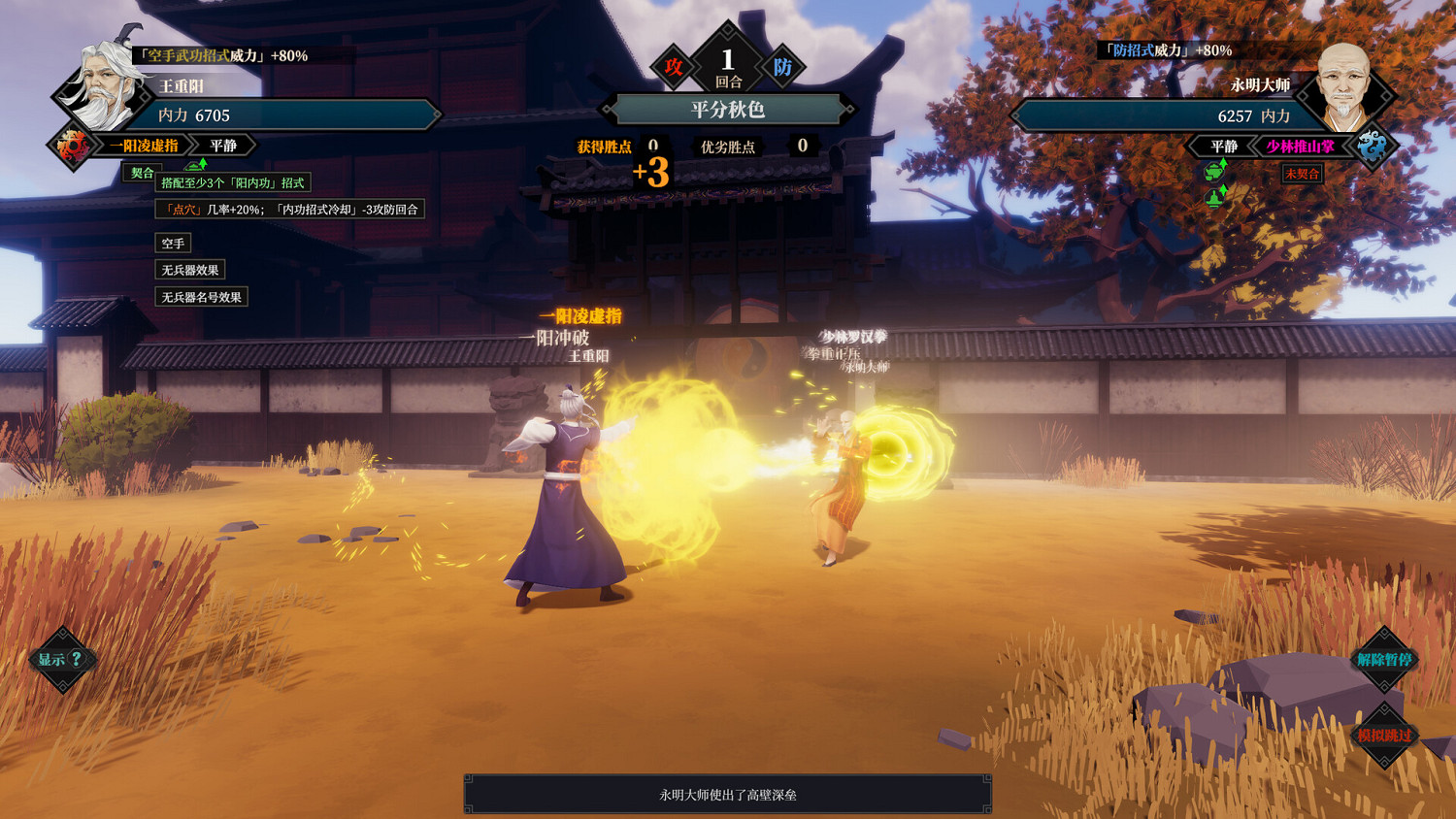Select the green teapot buff icon
Screen dimensions: 1456x819
[1214, 172]
